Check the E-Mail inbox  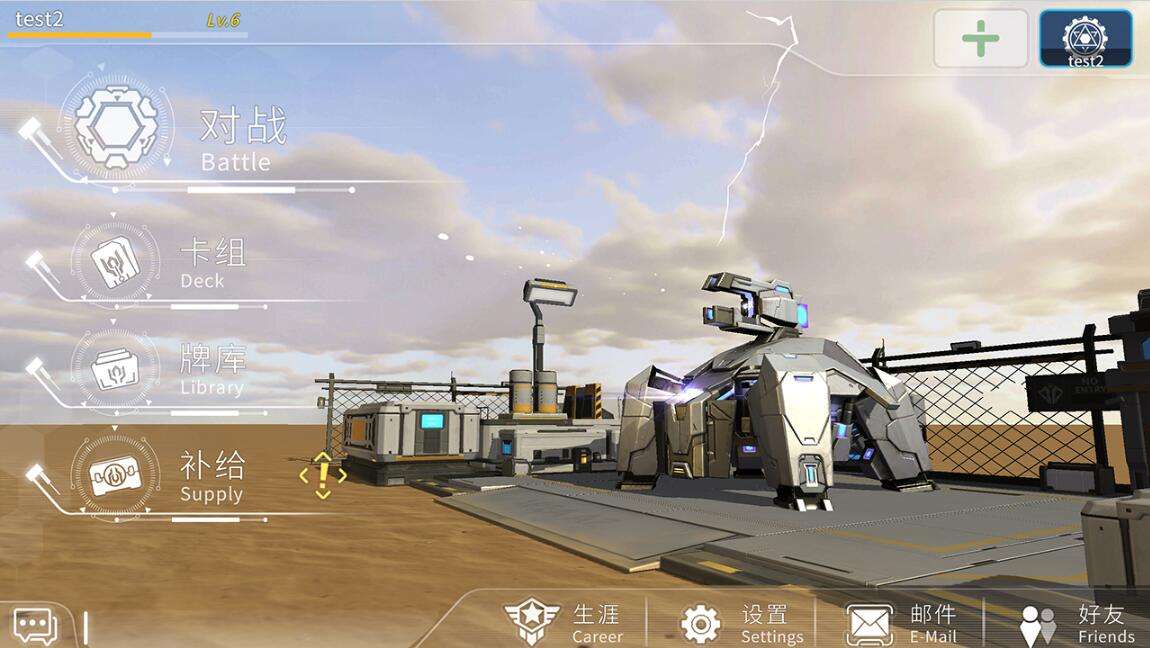(902, 622)
